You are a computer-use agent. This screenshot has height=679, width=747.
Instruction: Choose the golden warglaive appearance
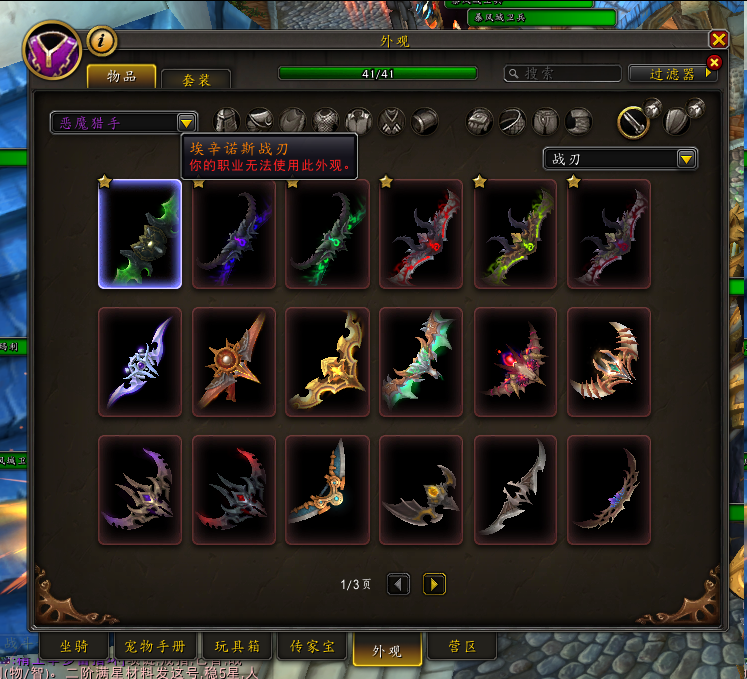click(x=328, y=361)
